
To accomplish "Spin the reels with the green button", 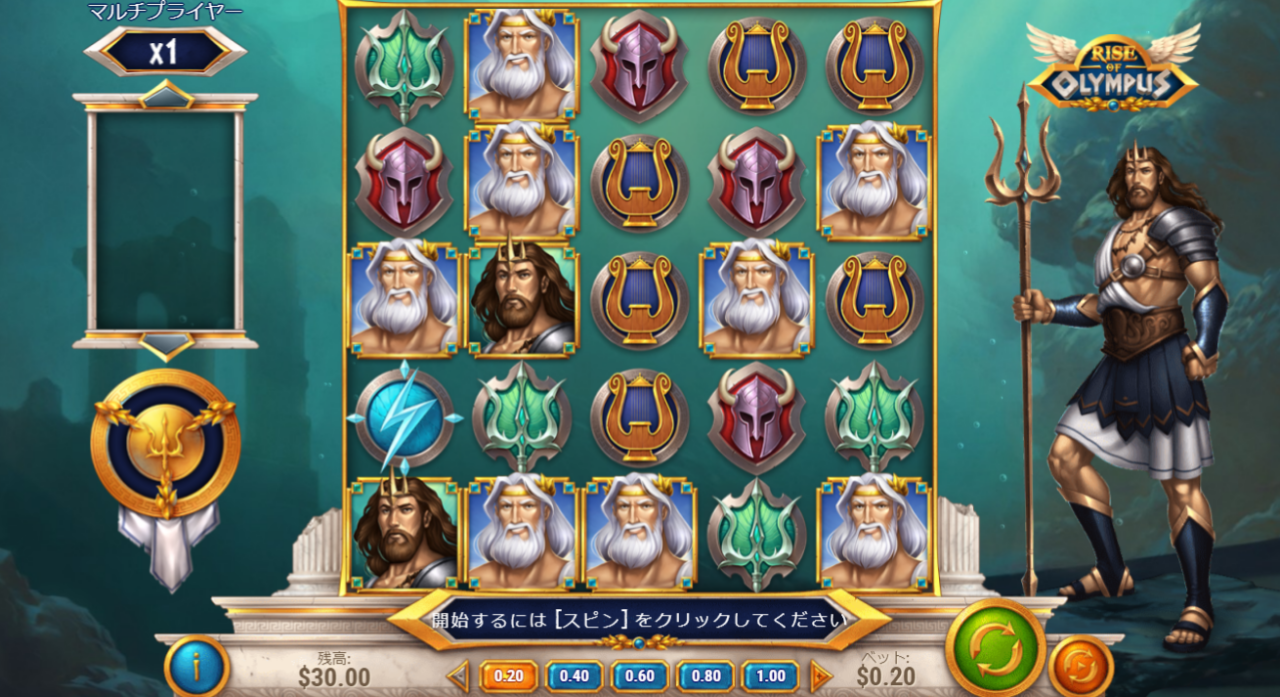I will point(994,647).
